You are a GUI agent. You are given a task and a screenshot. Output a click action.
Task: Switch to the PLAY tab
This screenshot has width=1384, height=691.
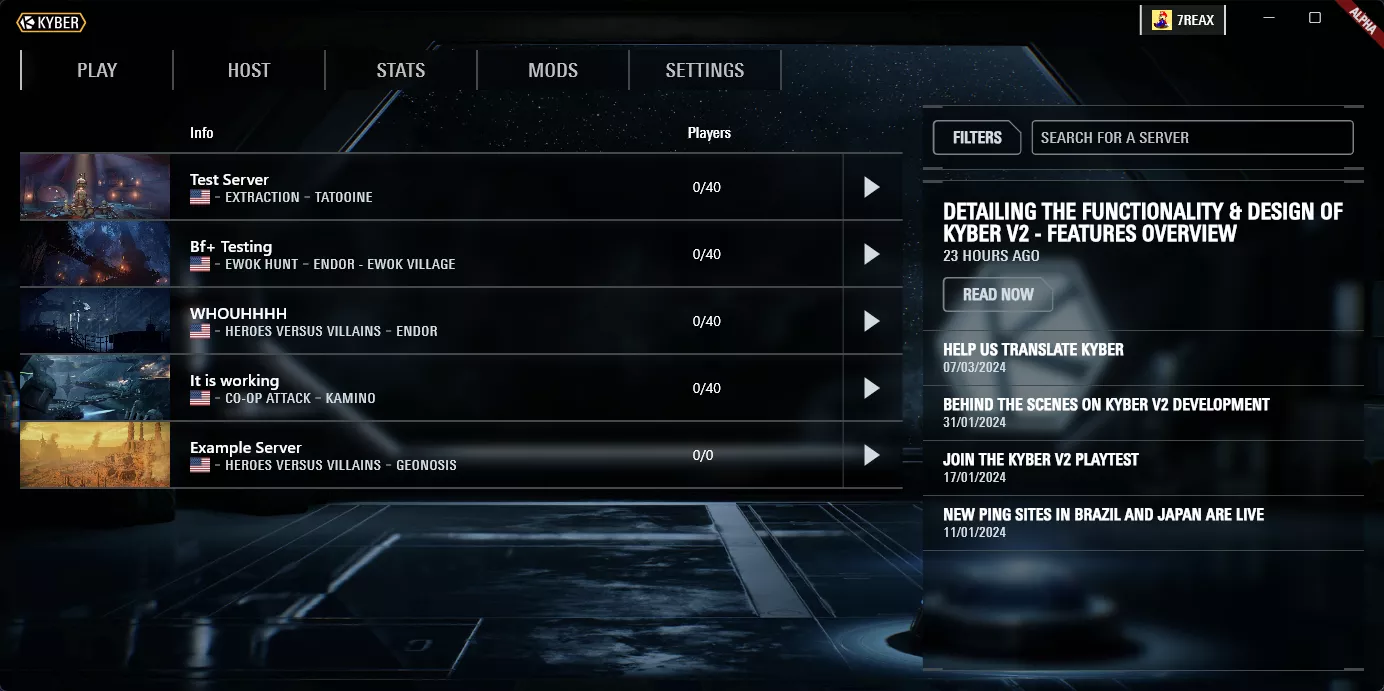pos(97,70)
